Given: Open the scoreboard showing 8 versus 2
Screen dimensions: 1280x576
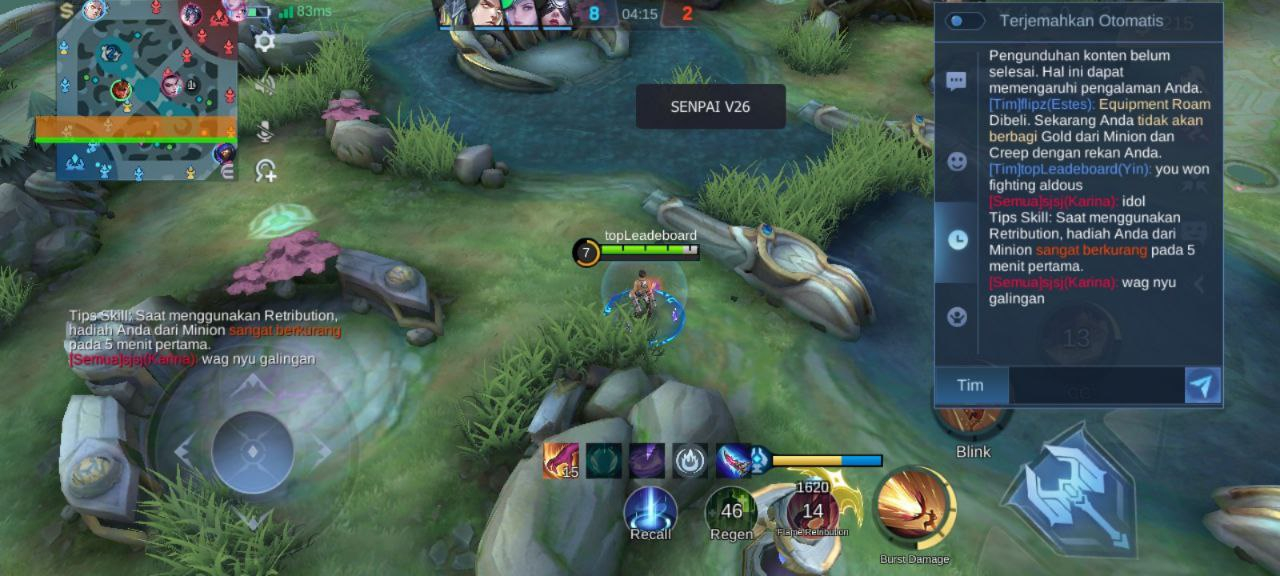Looking at the screenshot, I should [x=640, y=14].
